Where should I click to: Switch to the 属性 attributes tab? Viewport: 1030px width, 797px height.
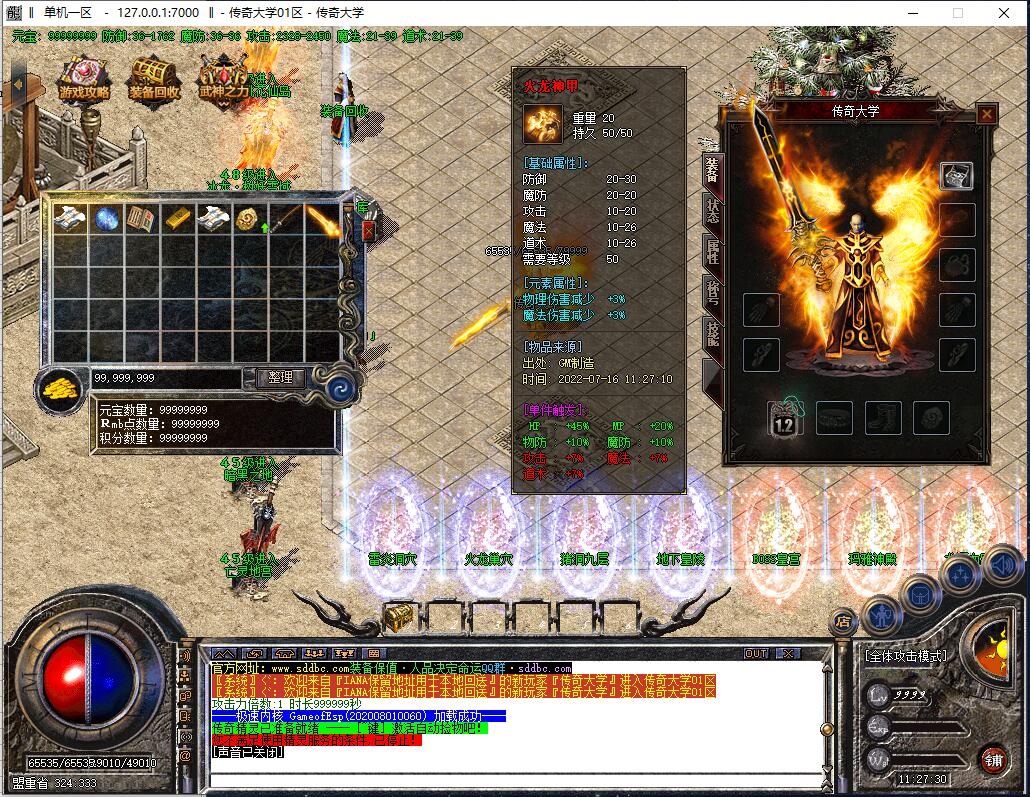[x=712, y=252]
